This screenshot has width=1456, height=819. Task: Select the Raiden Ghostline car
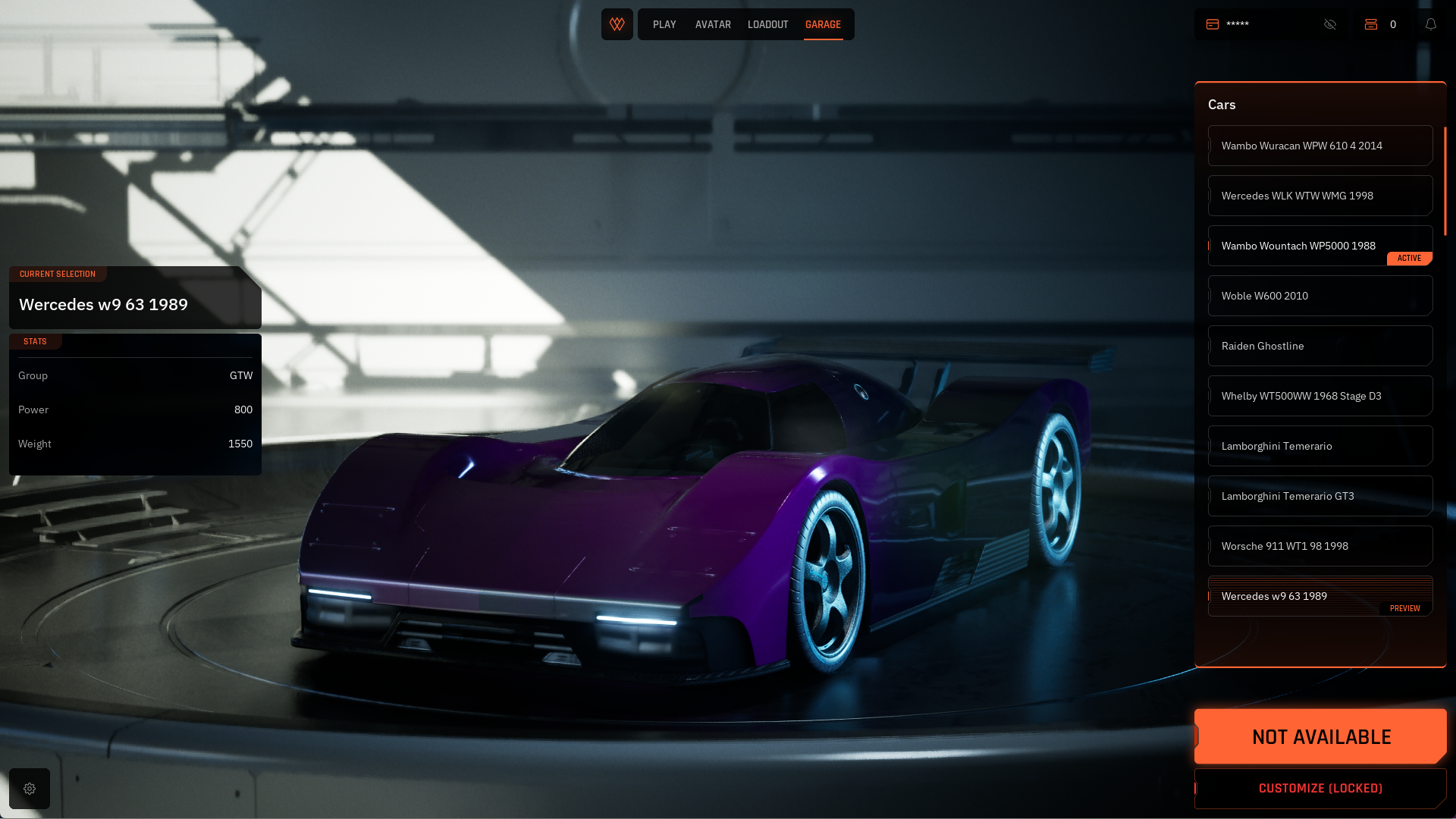1319,346
